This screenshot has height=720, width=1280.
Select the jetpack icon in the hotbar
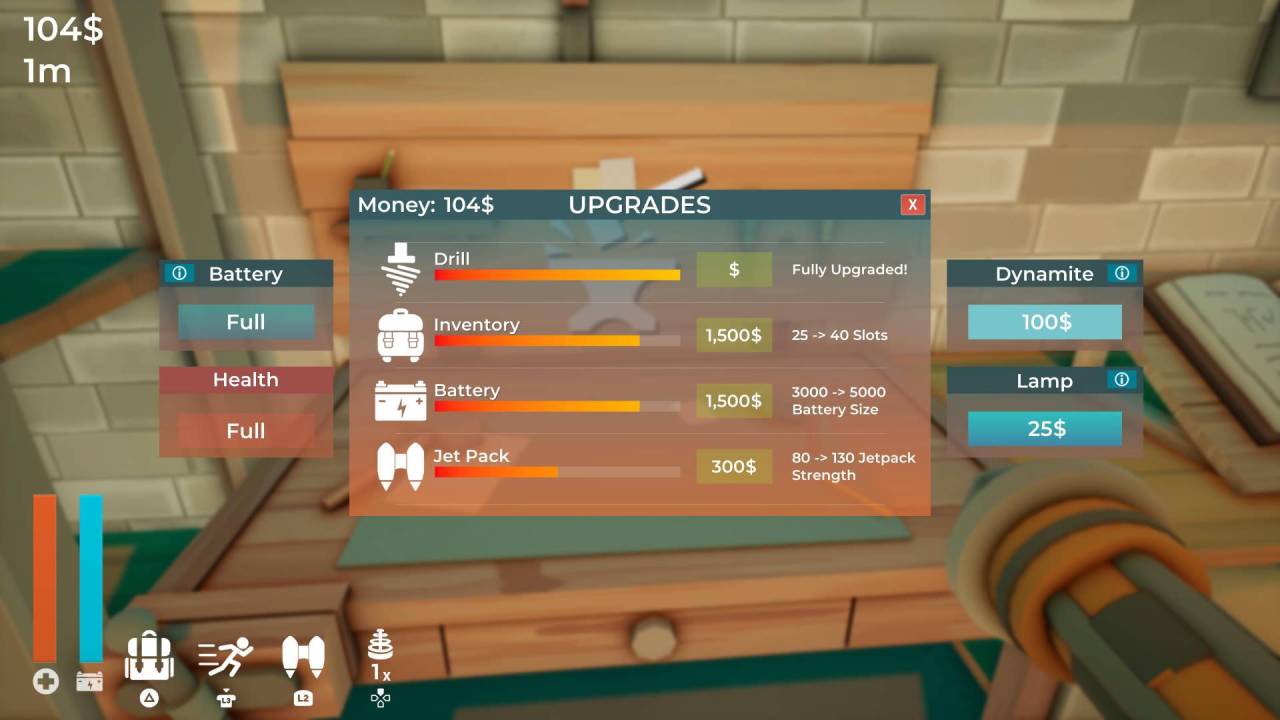click(x=303, y=657)
